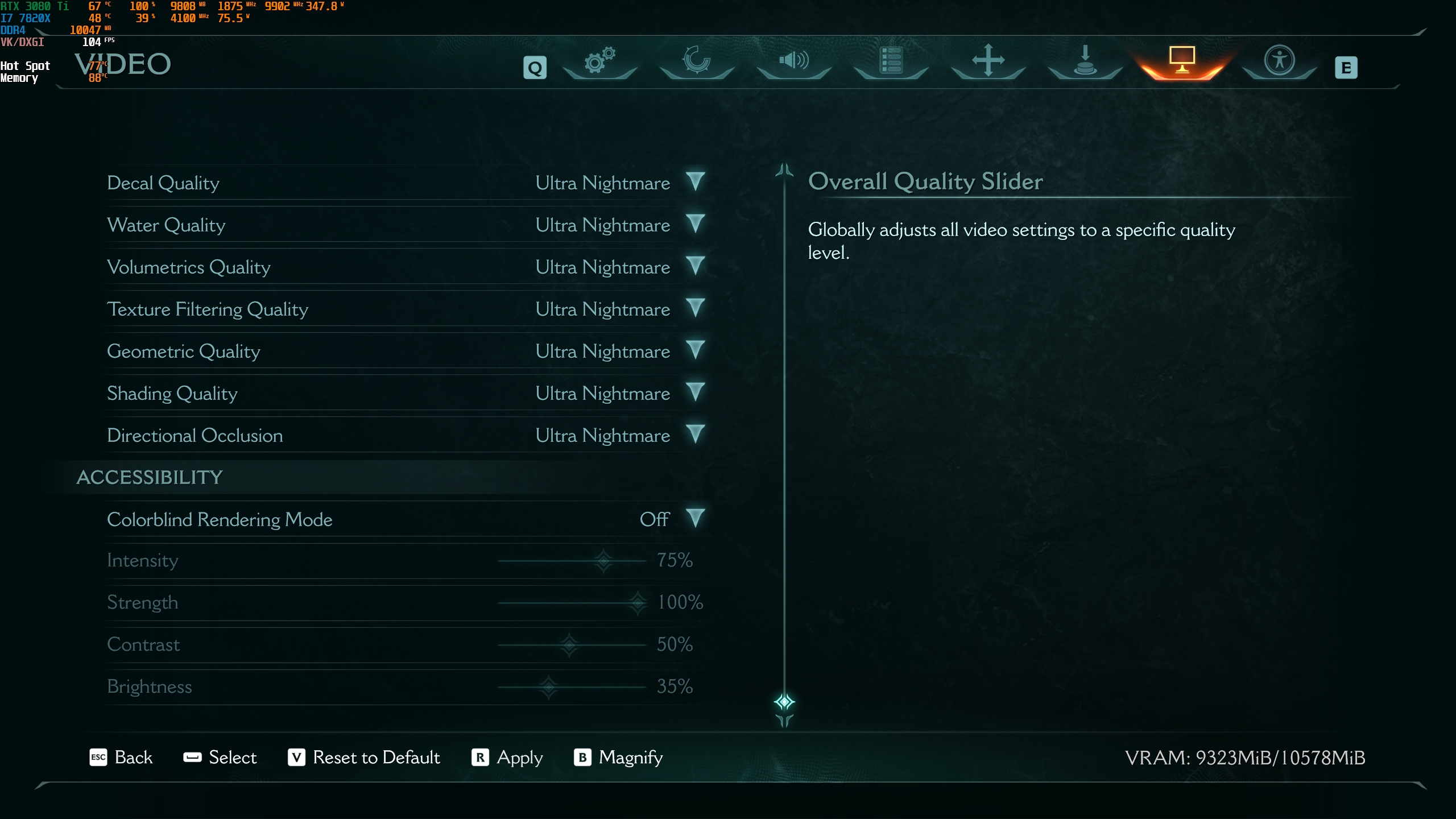Open Texture Filtering Quality options
Viewport: 1456px width, 819px height.
(x=695, y=308)
